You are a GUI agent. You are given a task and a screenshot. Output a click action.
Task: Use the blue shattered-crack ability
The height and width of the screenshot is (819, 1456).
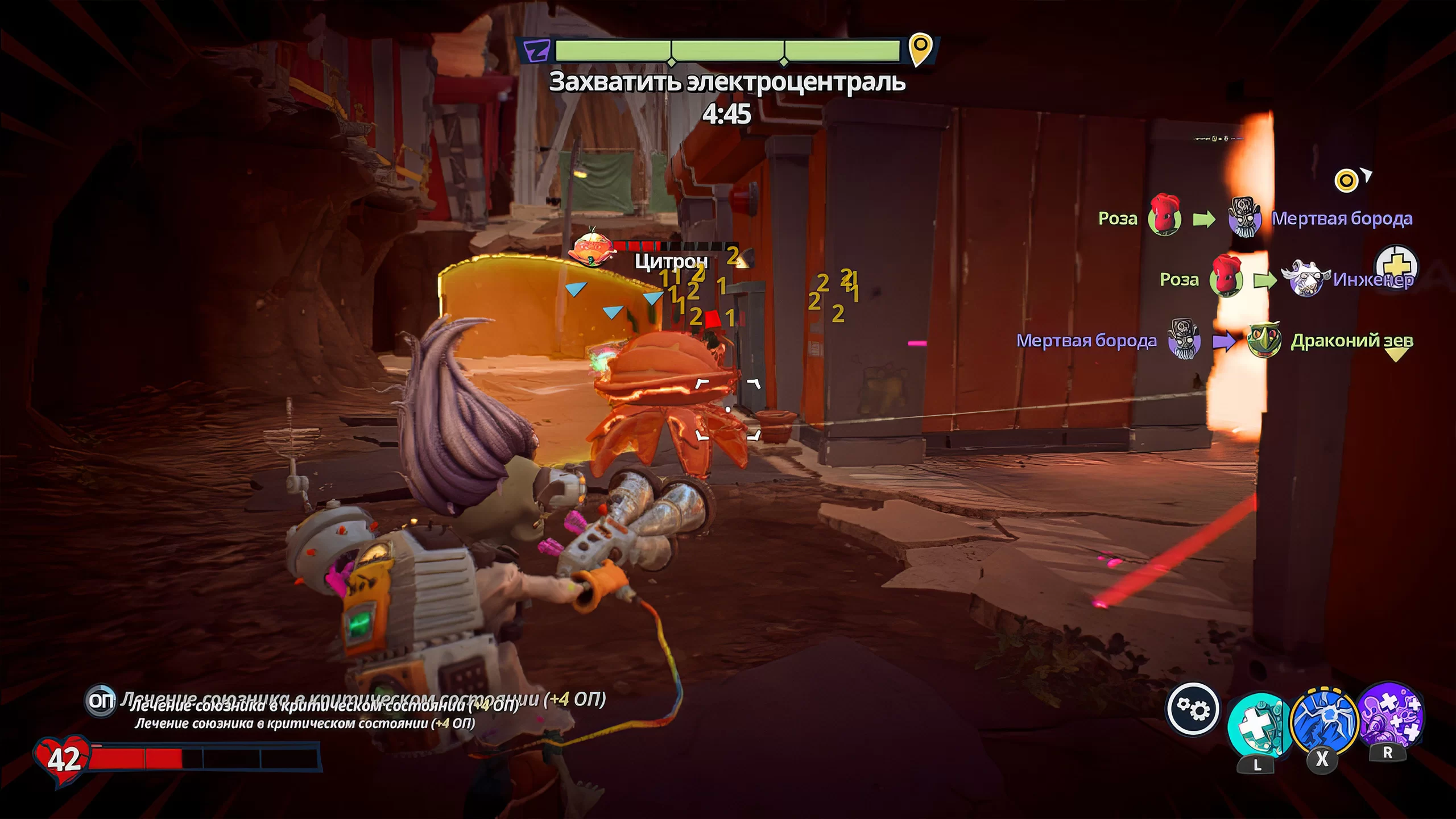click(x=1324, y=721)
